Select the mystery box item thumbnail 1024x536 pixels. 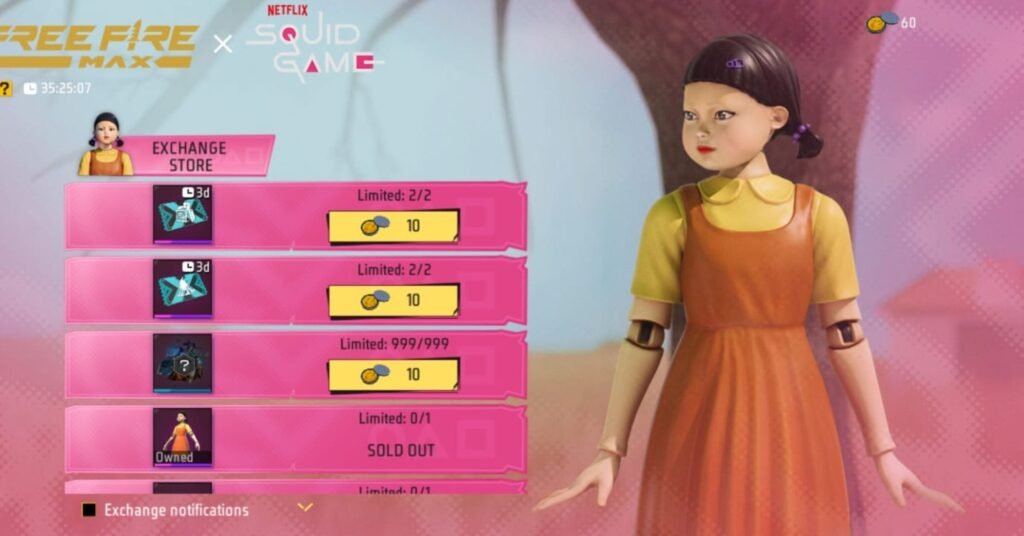coord(182,362)
